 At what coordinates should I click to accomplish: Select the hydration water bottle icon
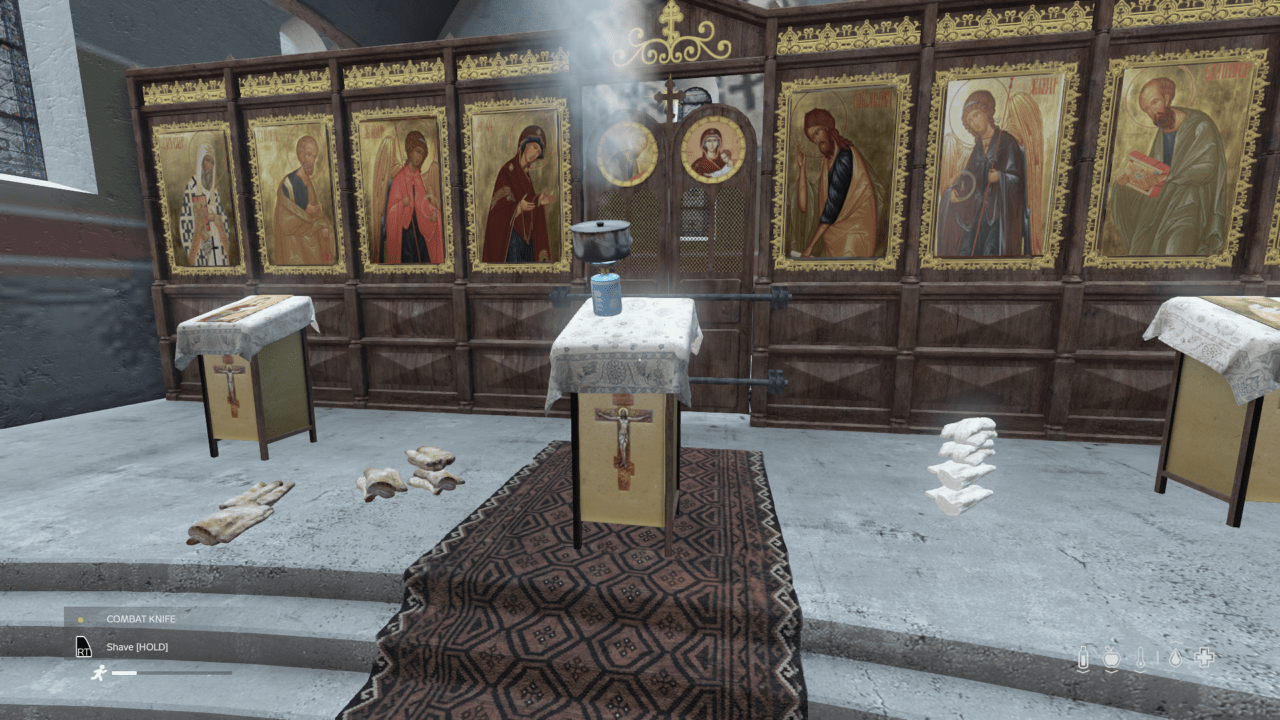tap(1083, 657)
